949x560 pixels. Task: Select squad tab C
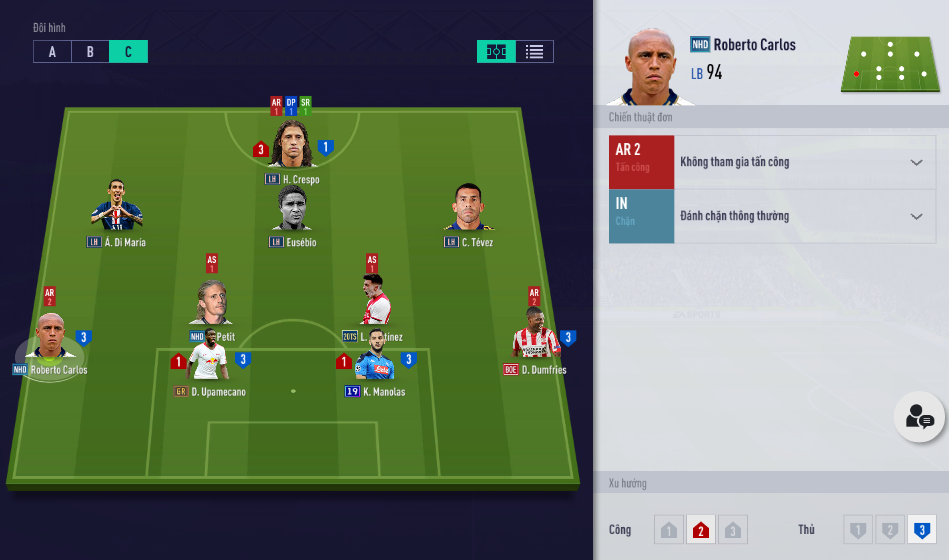pyautogui.click(x=128, y=52)
